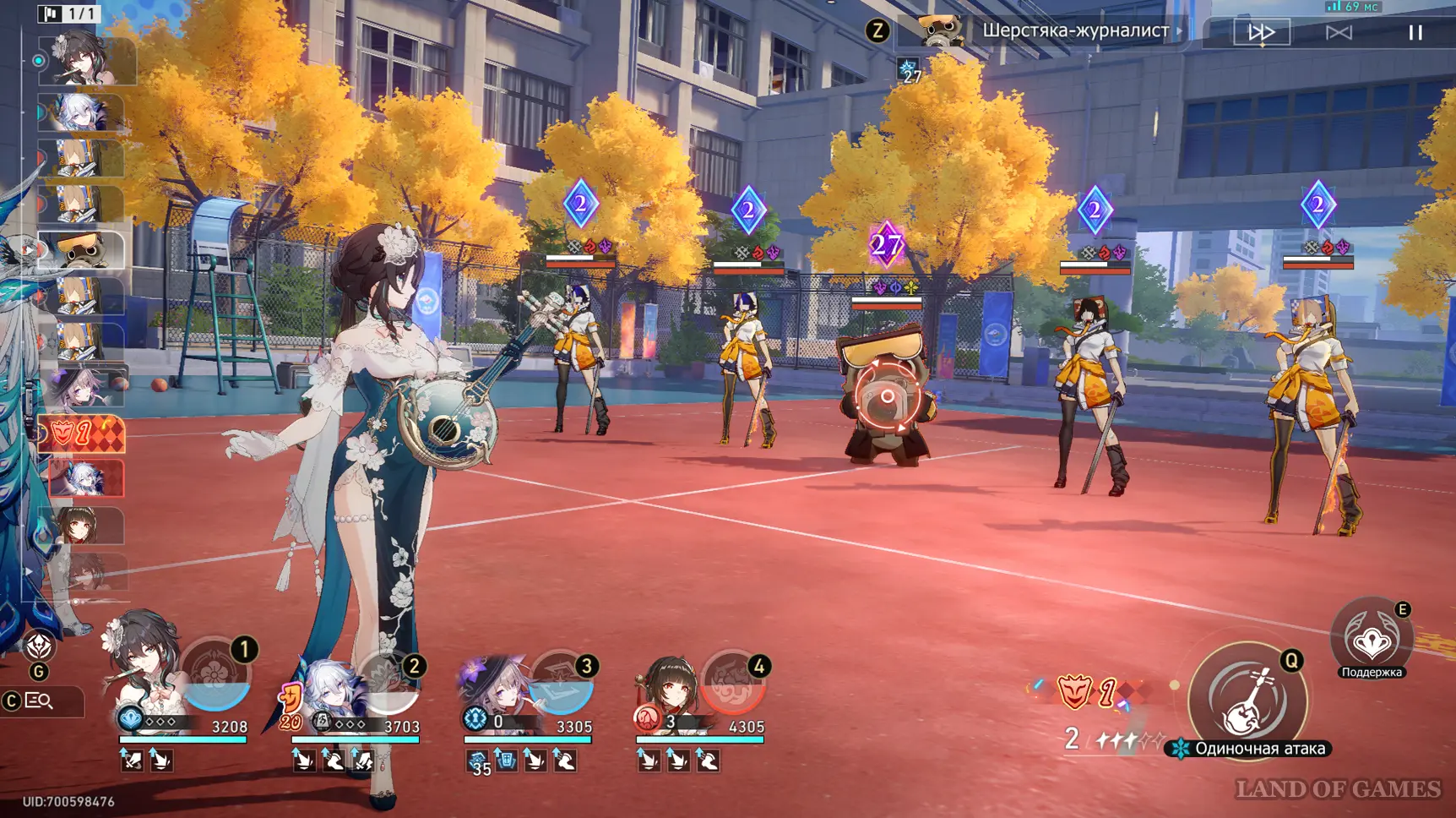Open the technique icon above the G key
Viewport: 1456px width, 818px height.
click(39, 646)
